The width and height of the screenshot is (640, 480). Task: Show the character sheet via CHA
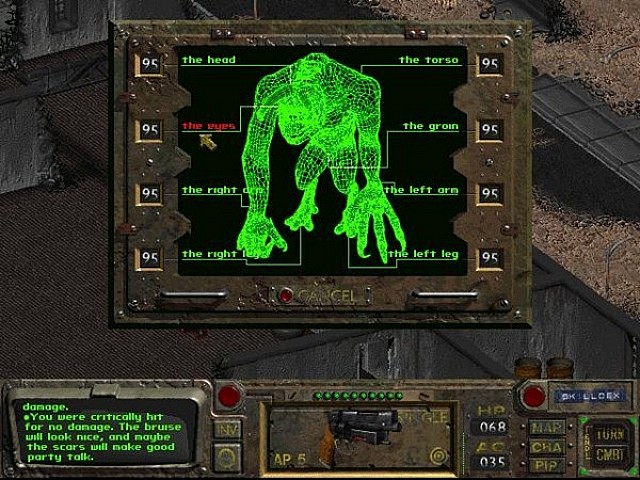point(545,447)
